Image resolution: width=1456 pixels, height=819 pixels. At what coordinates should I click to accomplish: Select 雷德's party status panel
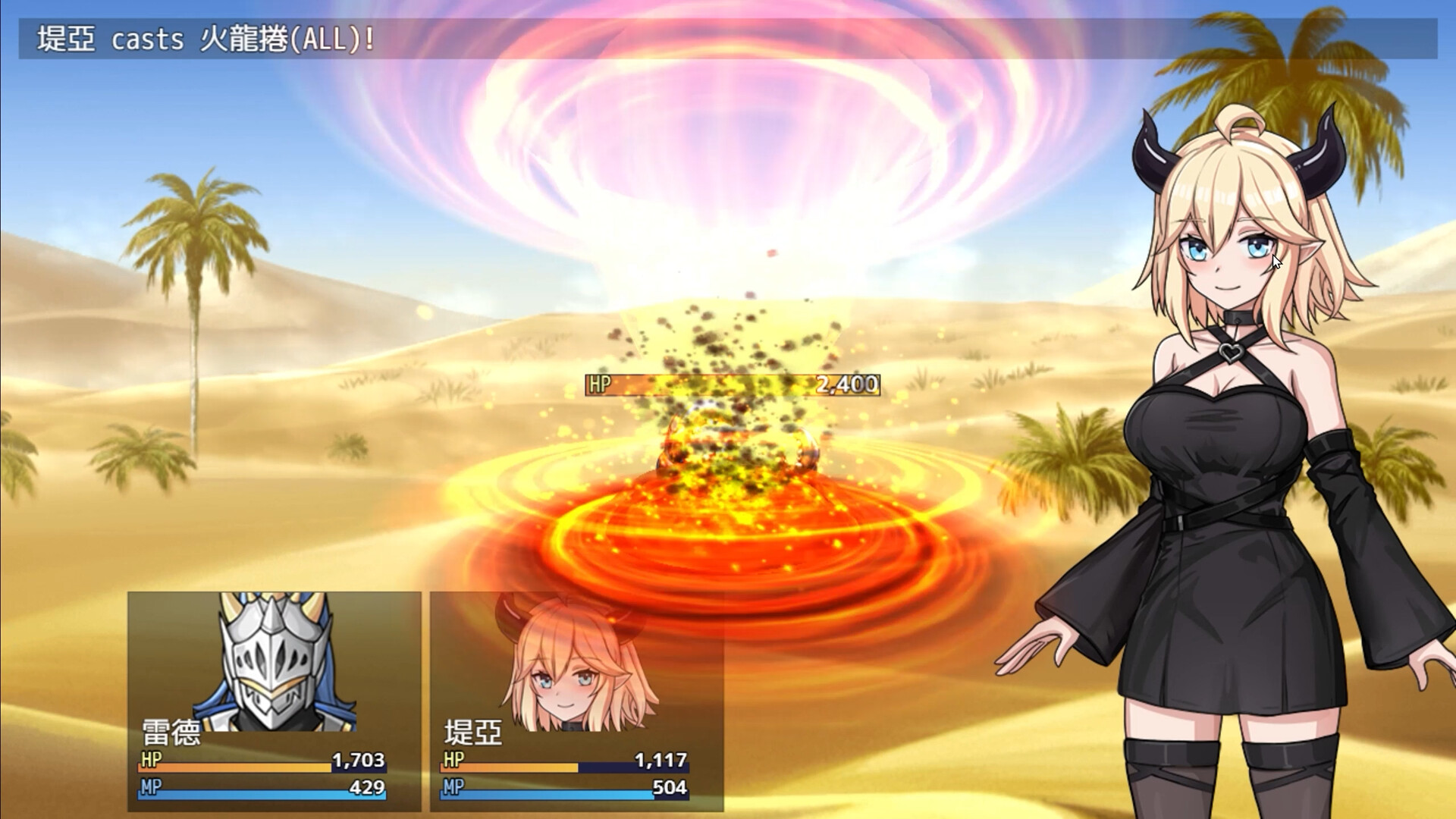click(x=274, y=701)
